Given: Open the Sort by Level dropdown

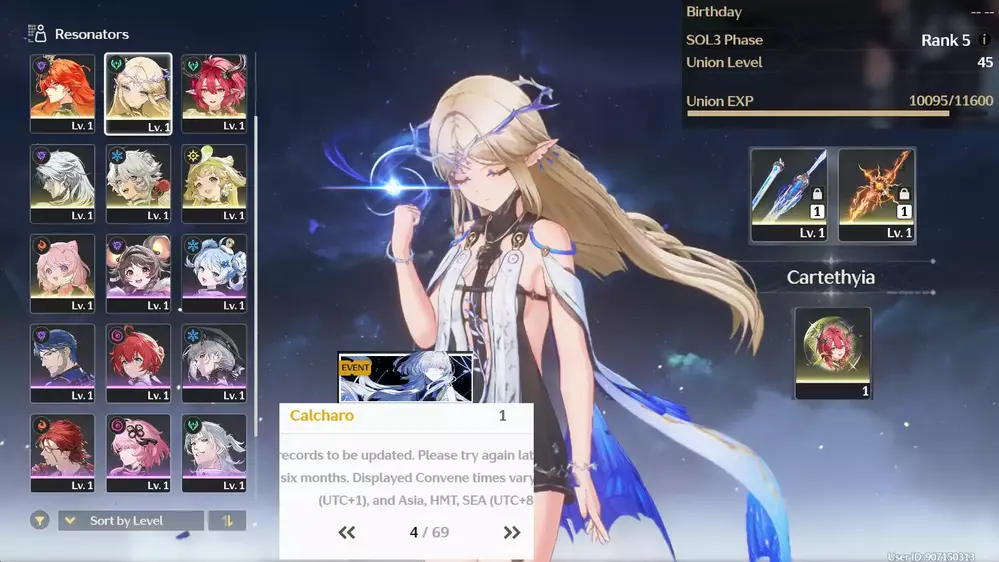Looking at the screenshot, I should (x=131, y=521).
